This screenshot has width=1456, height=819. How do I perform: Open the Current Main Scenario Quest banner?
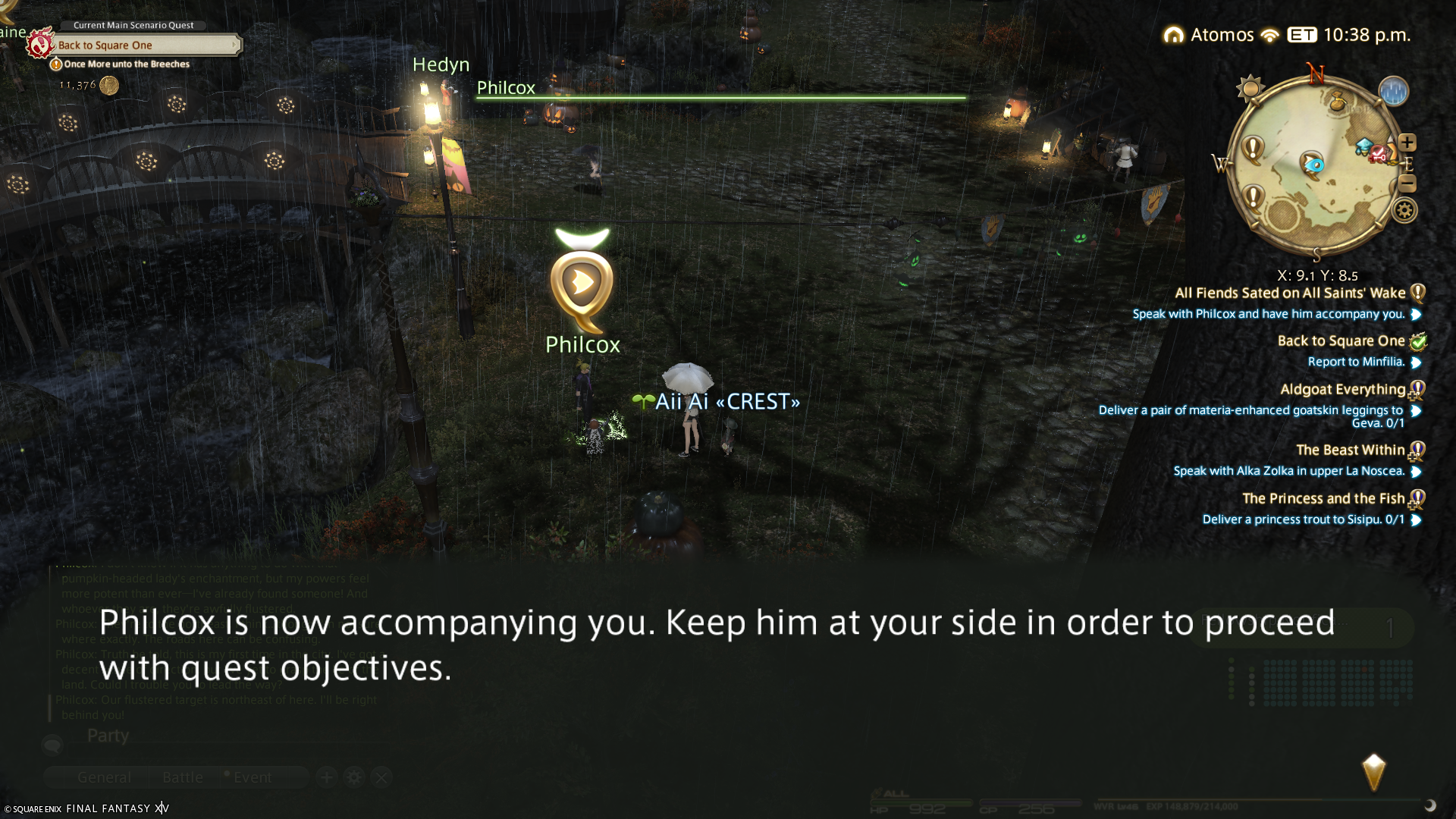coord(144,45)
